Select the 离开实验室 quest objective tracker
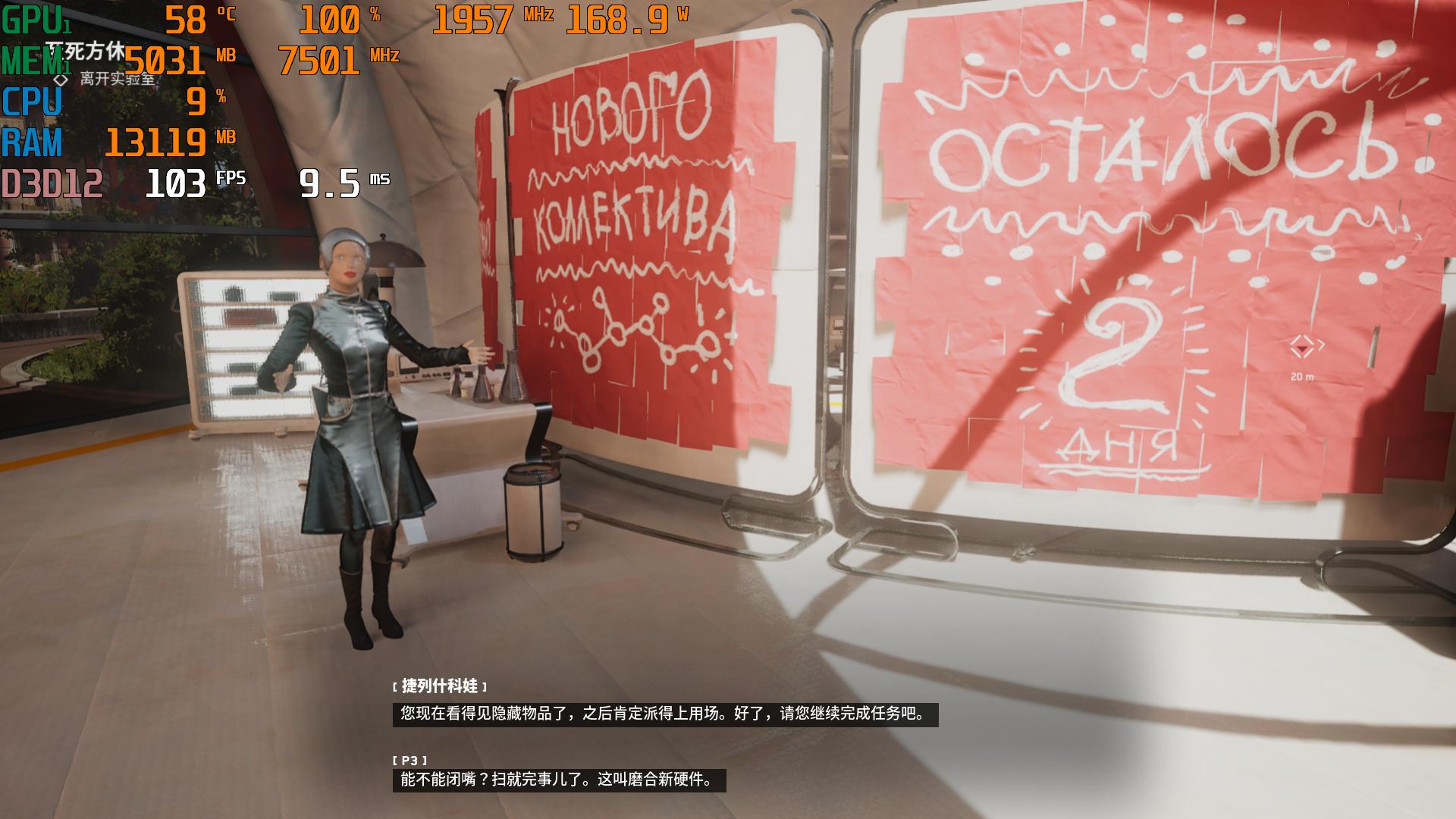The height and width of the screenshot is (819, 1456). pyautogui.click(x=116, y=79)
